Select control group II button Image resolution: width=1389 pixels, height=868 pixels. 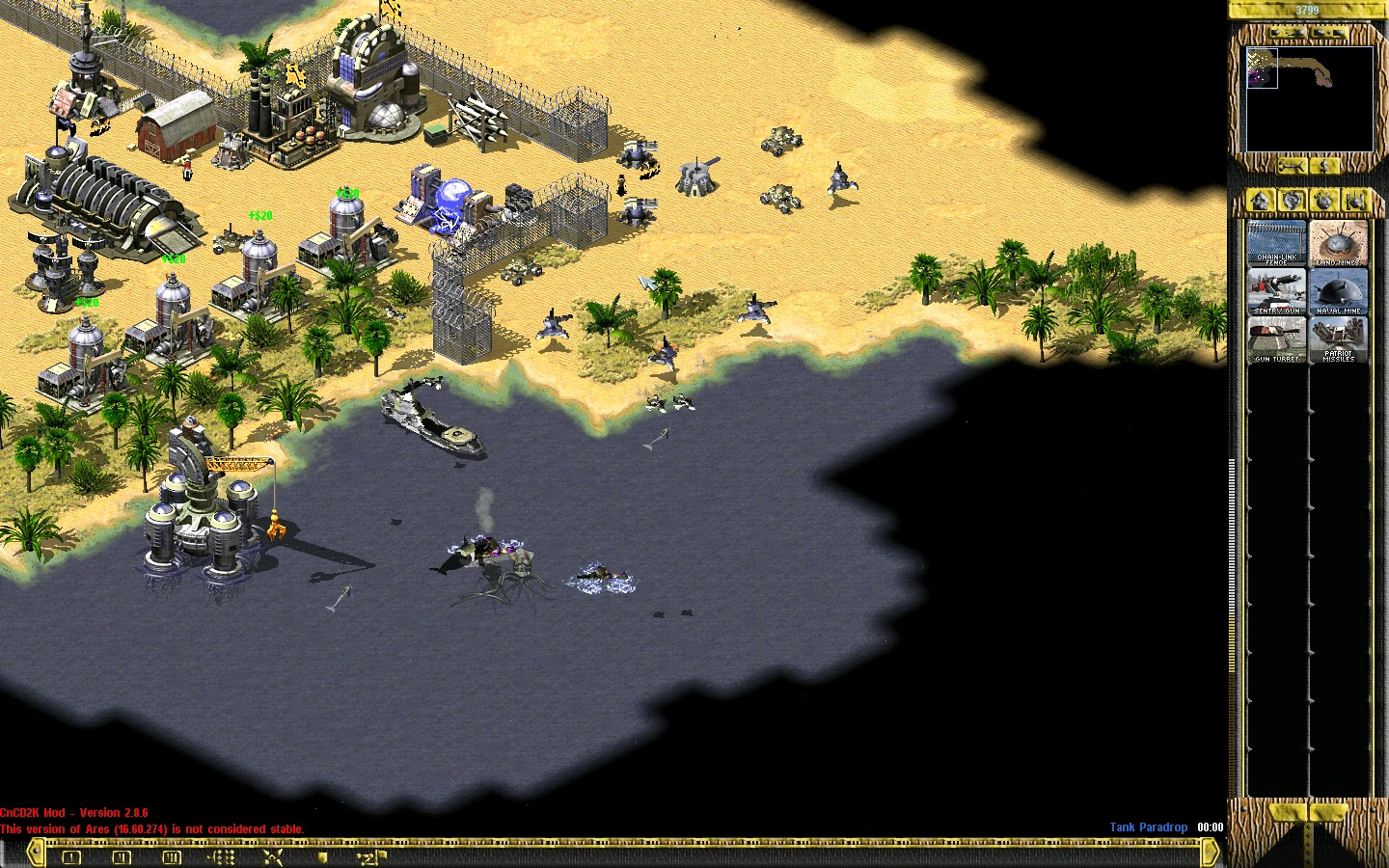122,855
